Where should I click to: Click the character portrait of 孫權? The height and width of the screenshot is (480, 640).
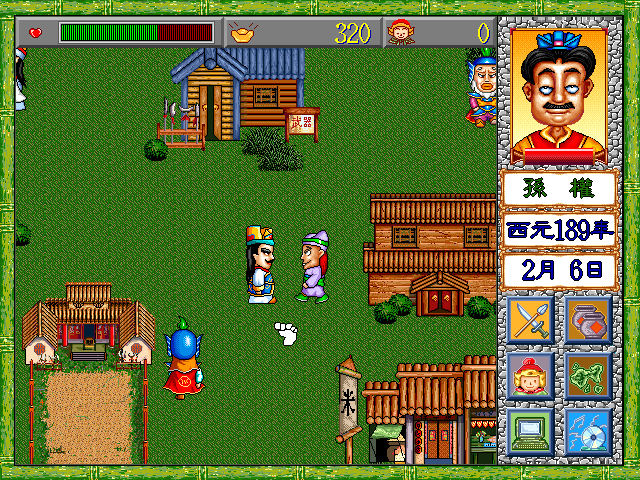click(559, 96)
